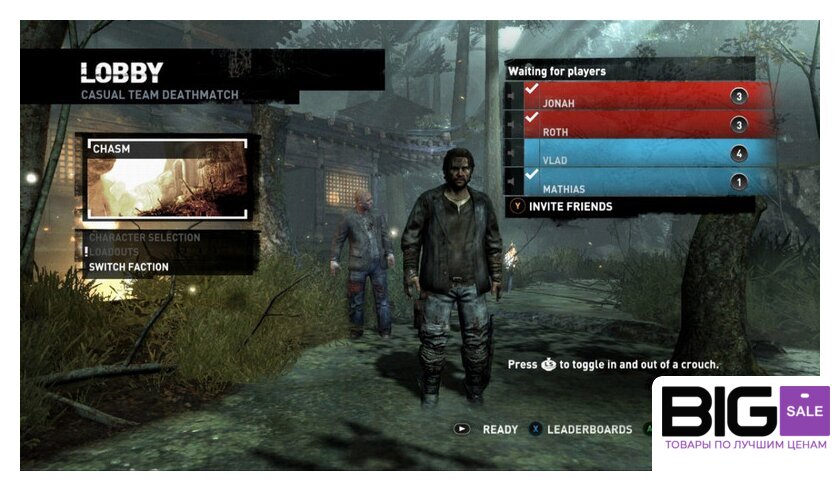Select the Chasm map thumbnail
The image size is (840, 491).
tap(166, 179)
